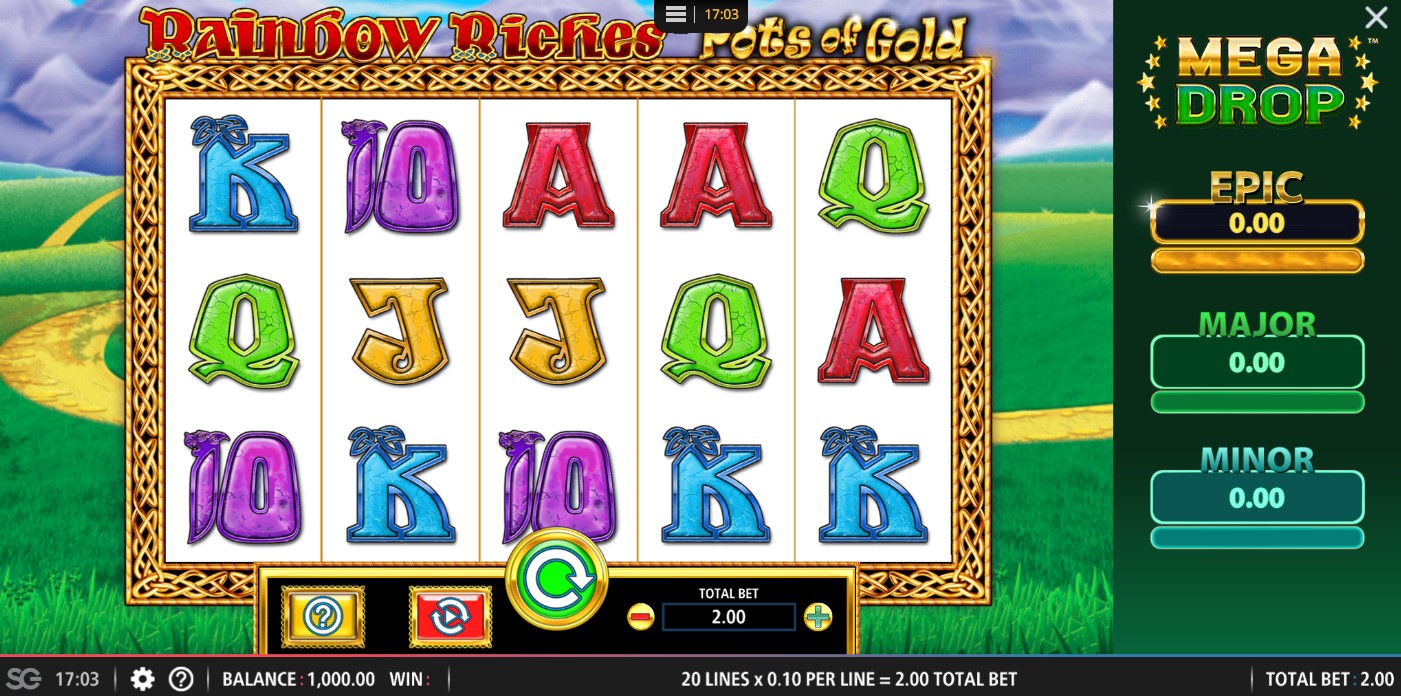
Task: Close the game with the X button
Action: pyautogui.click(x=1376, y=17)
